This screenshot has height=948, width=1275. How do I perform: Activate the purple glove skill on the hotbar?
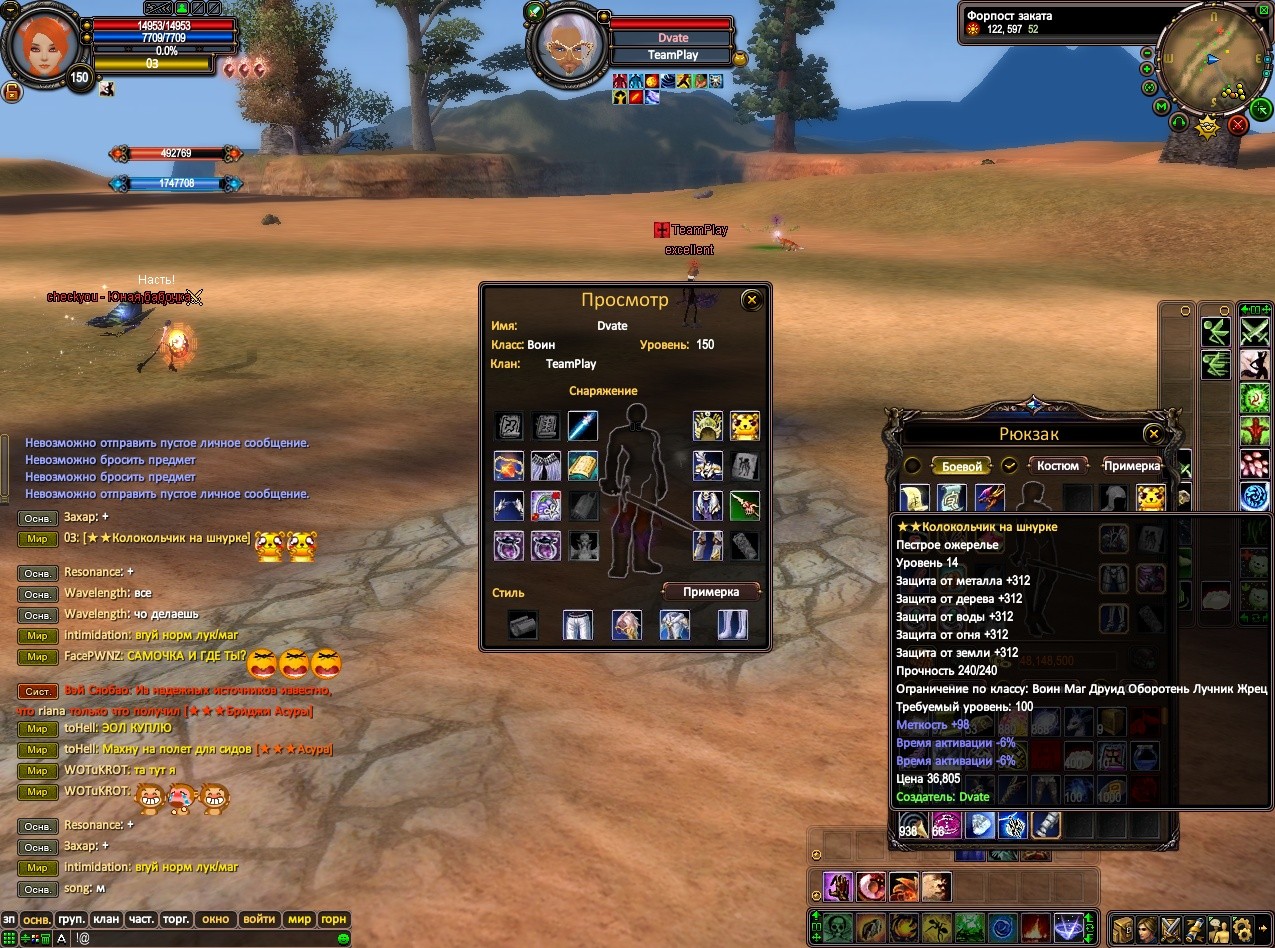(836, 886)
